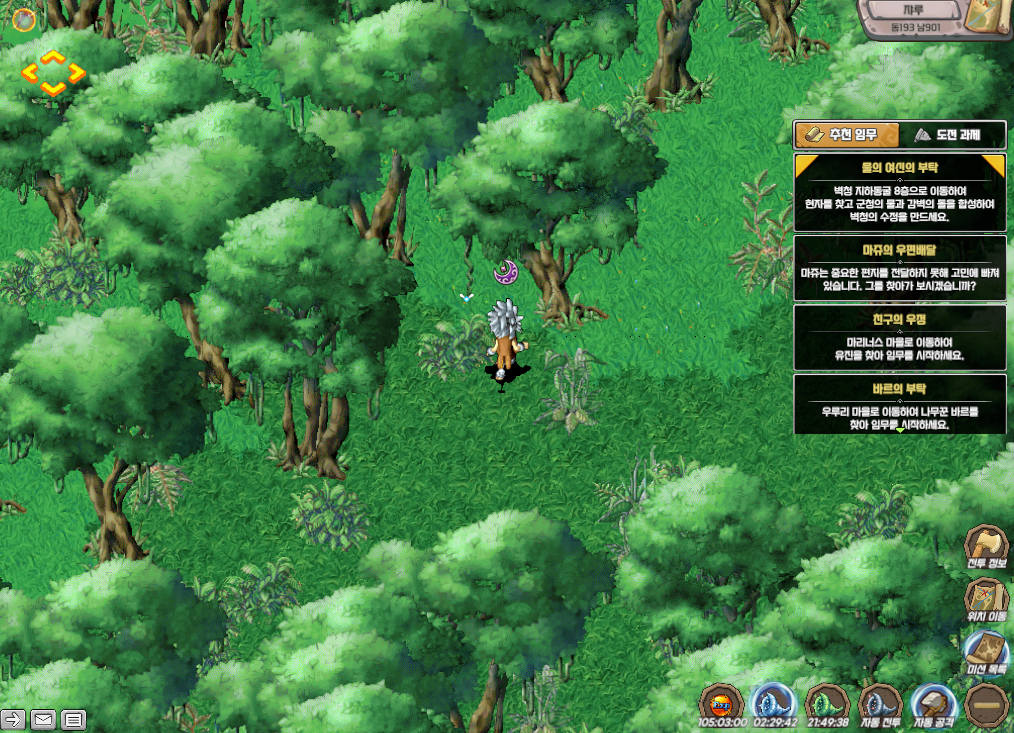1014x733 pixels.
Task: Choose the 친구의 우정 quest entry
Action: tap(900, 337)
